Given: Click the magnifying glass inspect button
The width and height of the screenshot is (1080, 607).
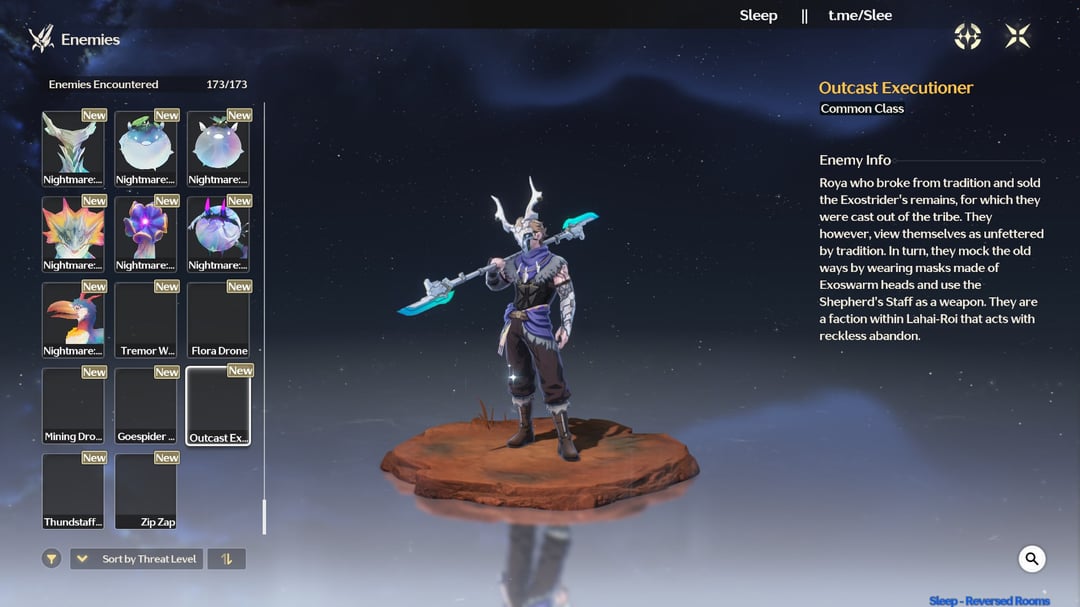Looking at the screenshot, I should click(x=1032, y=559).
